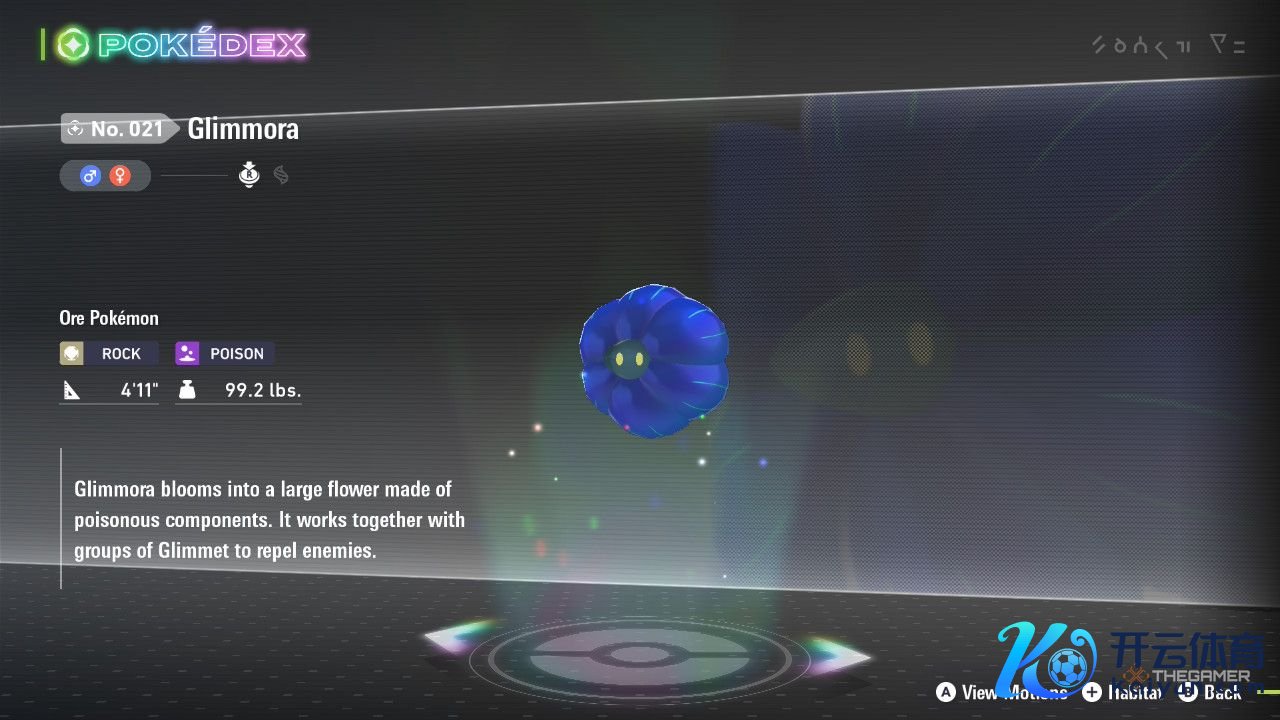
Task: Select the male gender icon
Action: pos(90,176)
